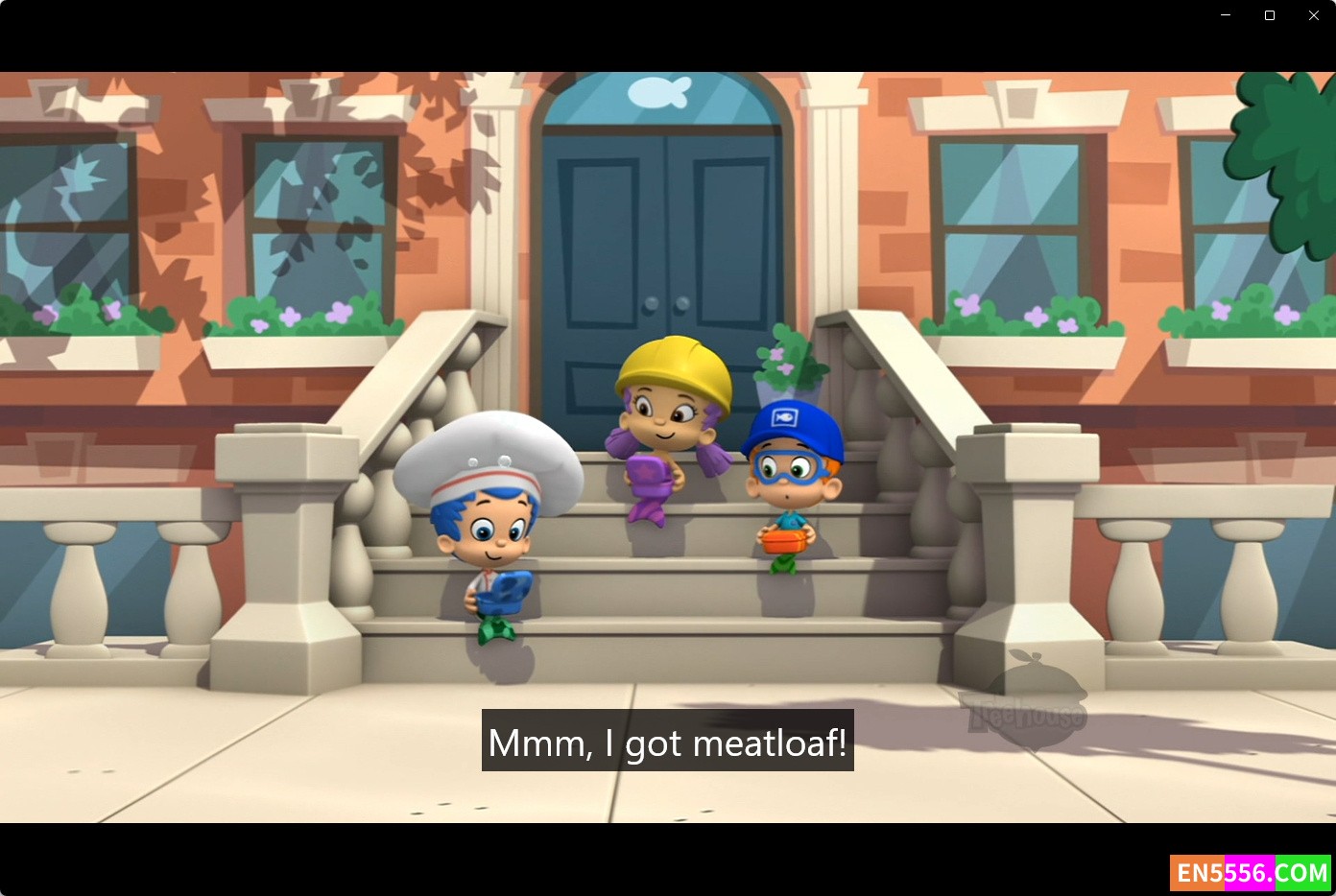Maximize the video player window
The height and width of the screenshot is (896, 1336).
coord(1270,15)
